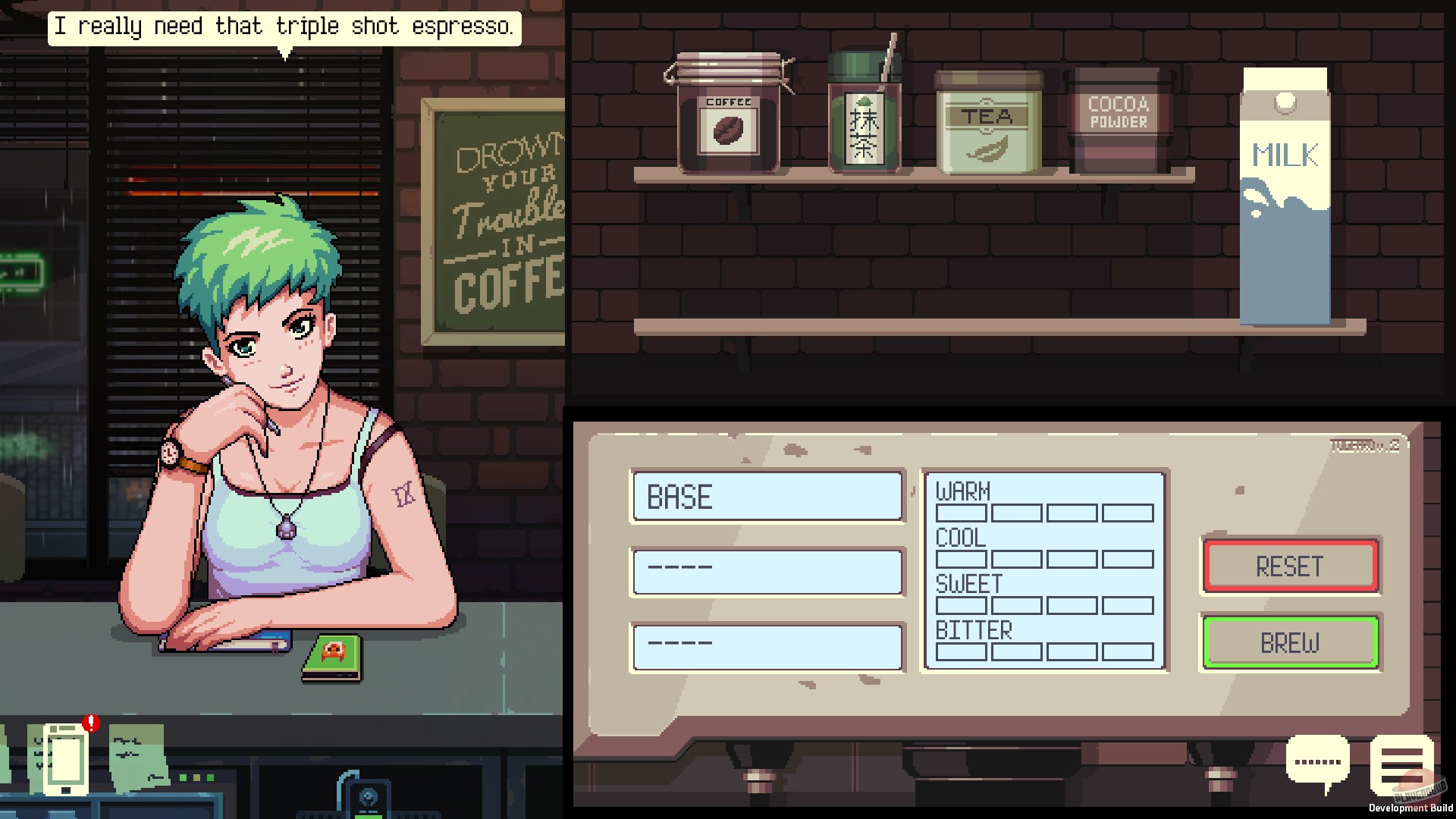Open the third empty ingredient slot
This screenshot has width=1456, height=819.
coord(767,648)
